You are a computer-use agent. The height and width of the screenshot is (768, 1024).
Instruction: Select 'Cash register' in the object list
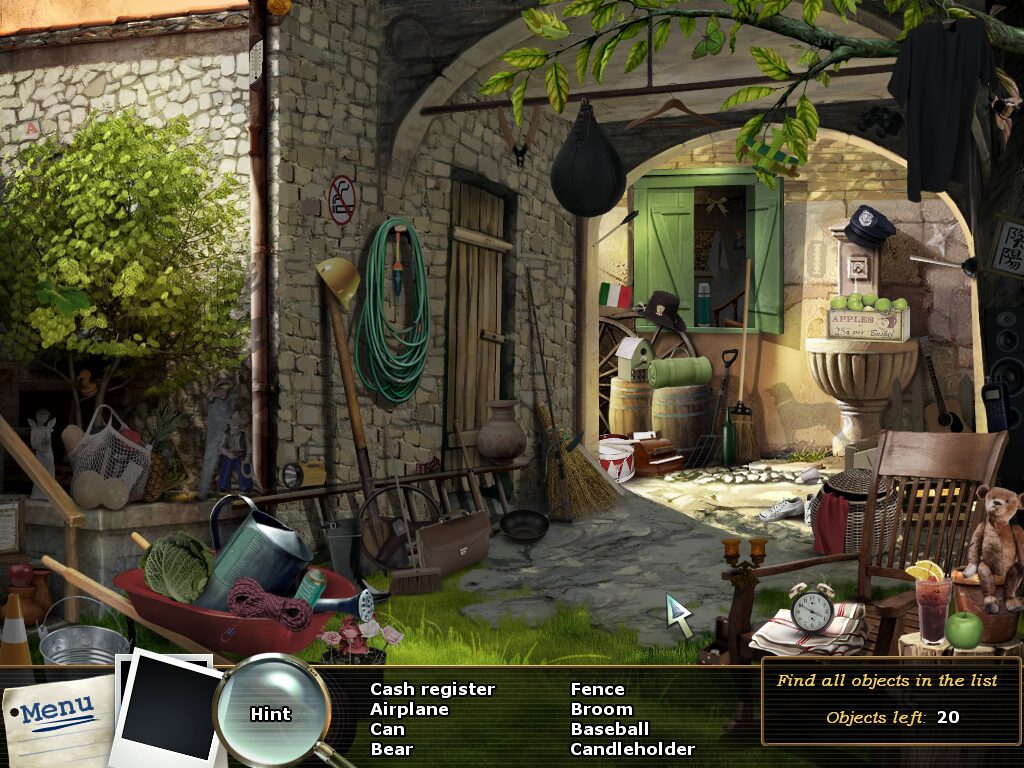click(432, 689)
